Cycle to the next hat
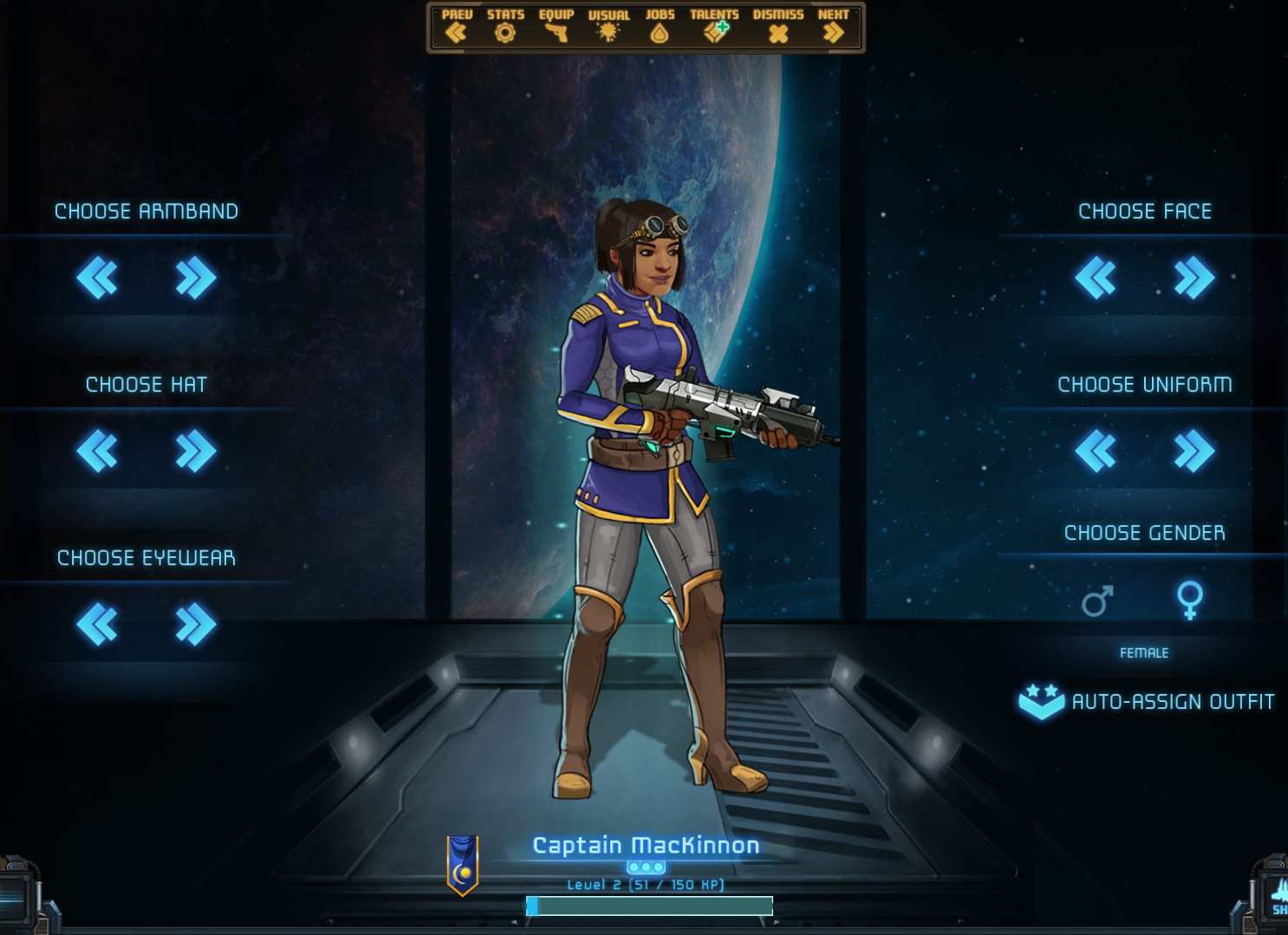Screen dimensions: 1288x935 (196, 451)
